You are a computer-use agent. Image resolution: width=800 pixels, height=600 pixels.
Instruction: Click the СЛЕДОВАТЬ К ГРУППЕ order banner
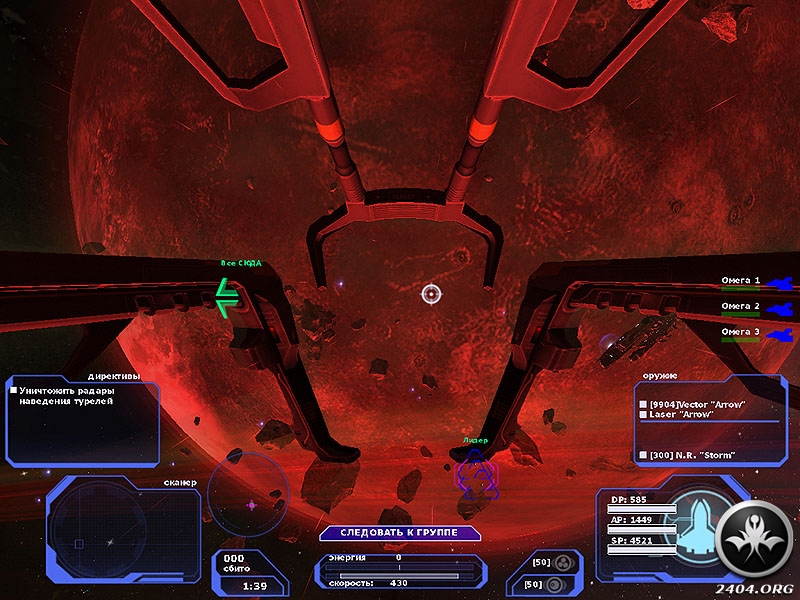point(400,533)
